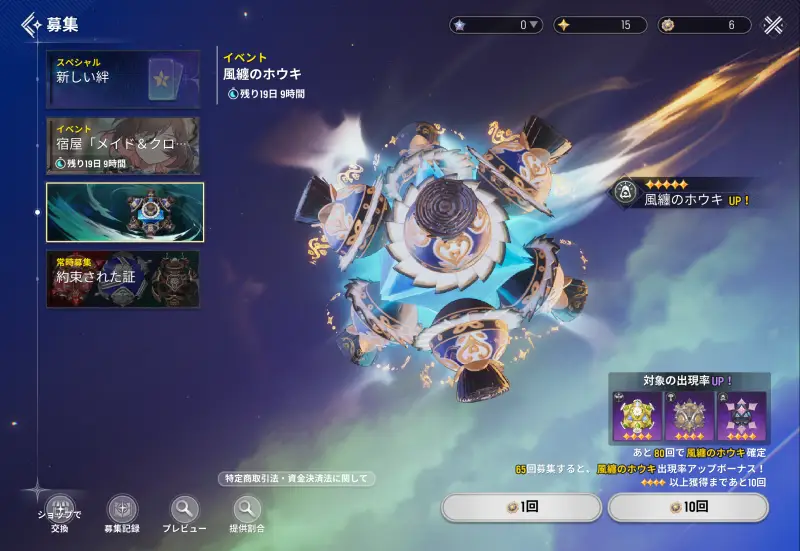Go back using the 募集 arrow
800x551 pixels.
click(x=32, y=25)
